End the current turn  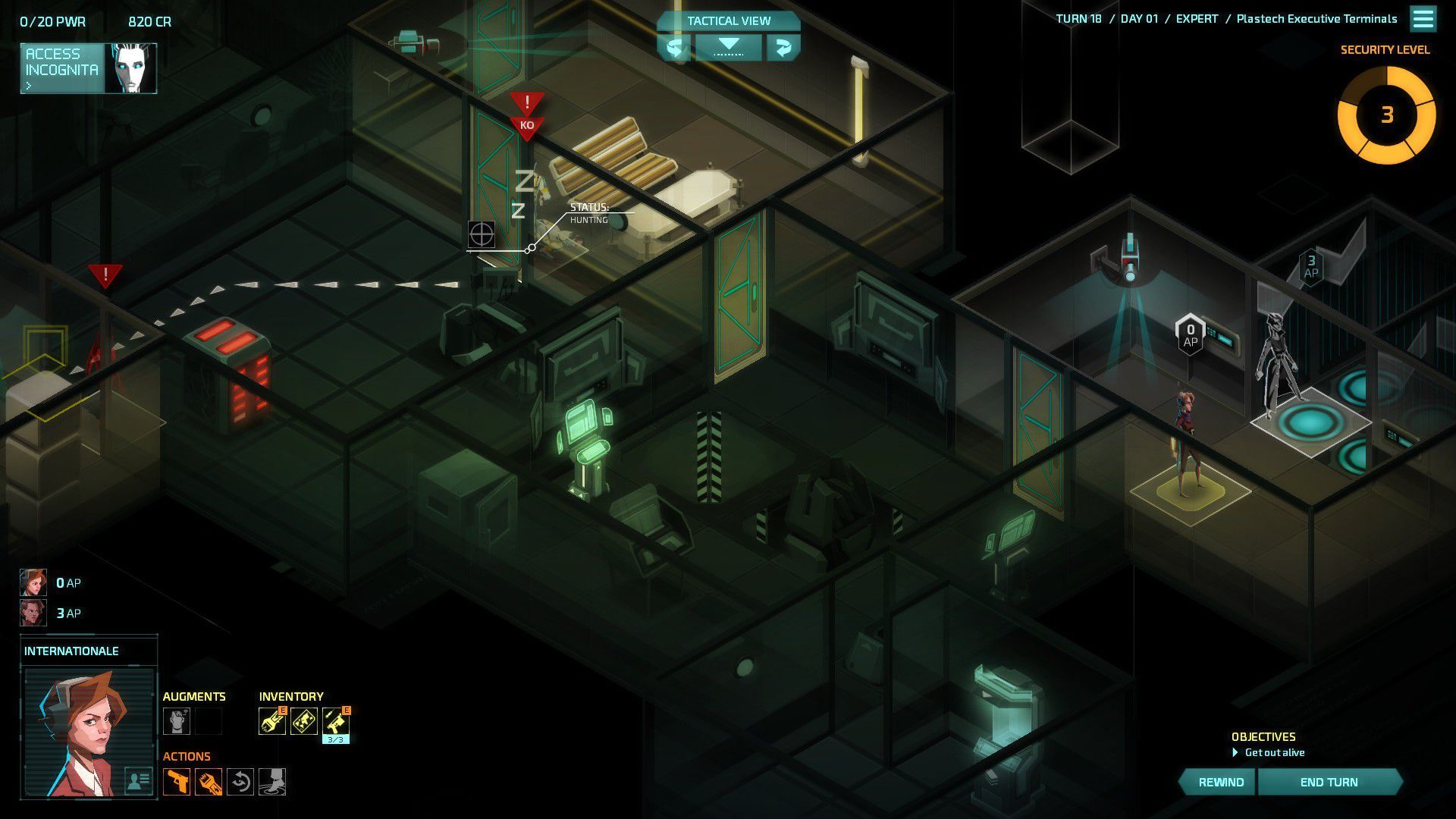tap(1329, 782)
